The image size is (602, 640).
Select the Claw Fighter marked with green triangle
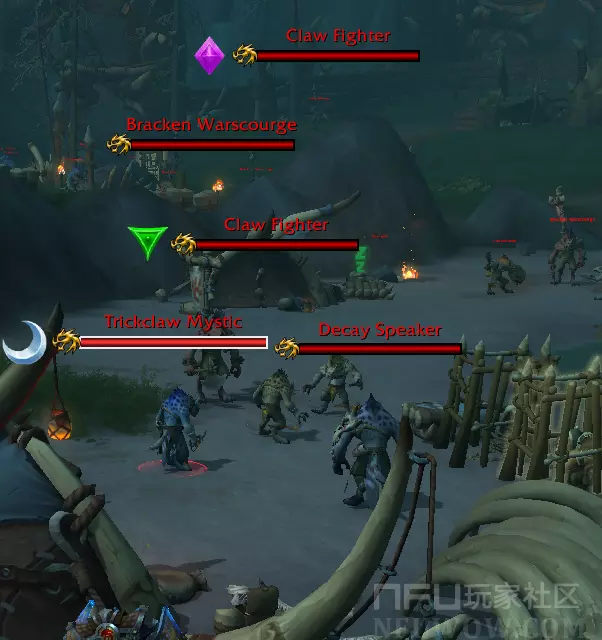[x=276, y=245]
